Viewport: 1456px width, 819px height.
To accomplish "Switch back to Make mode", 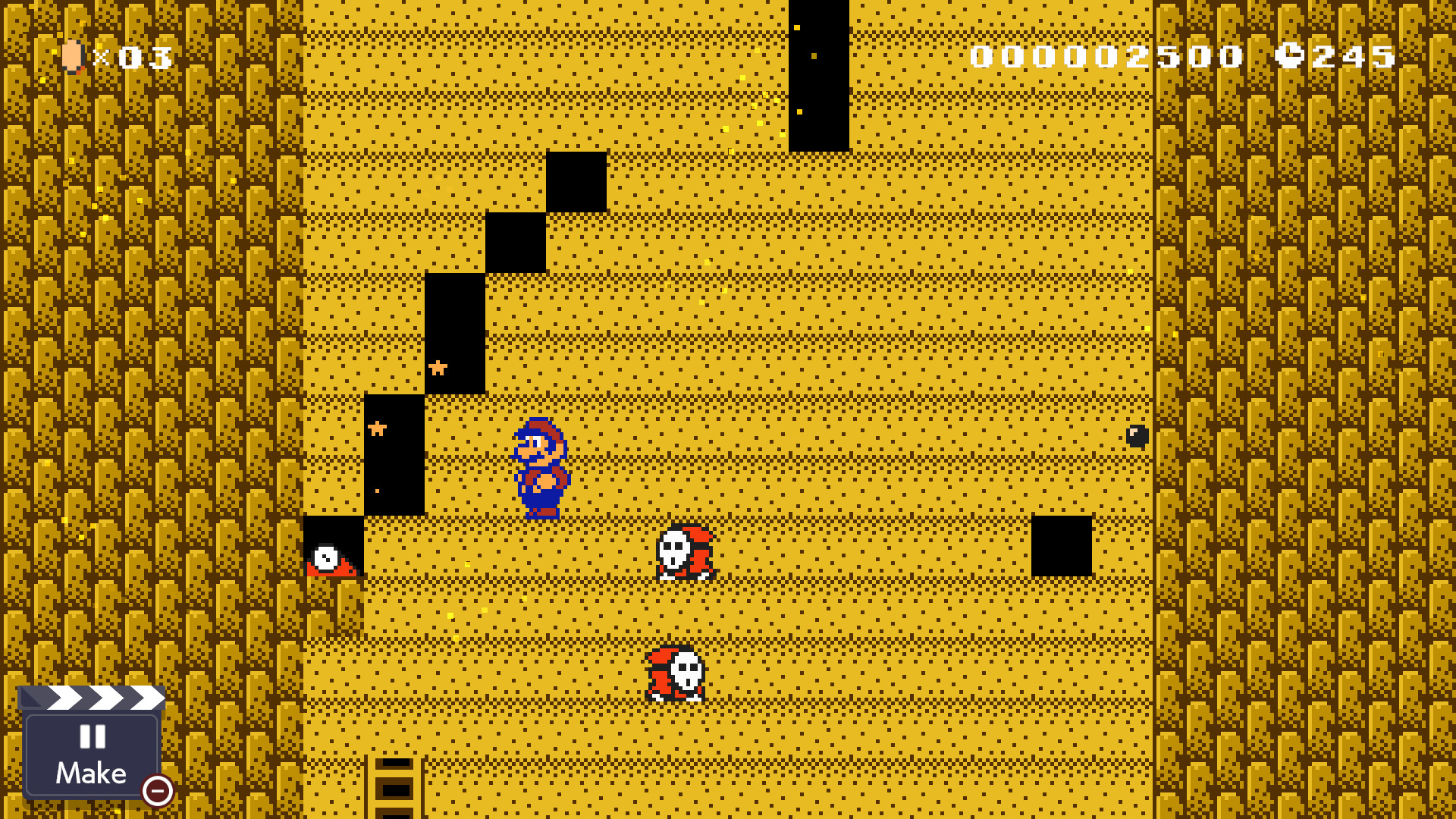I will (x=90, y=773).
